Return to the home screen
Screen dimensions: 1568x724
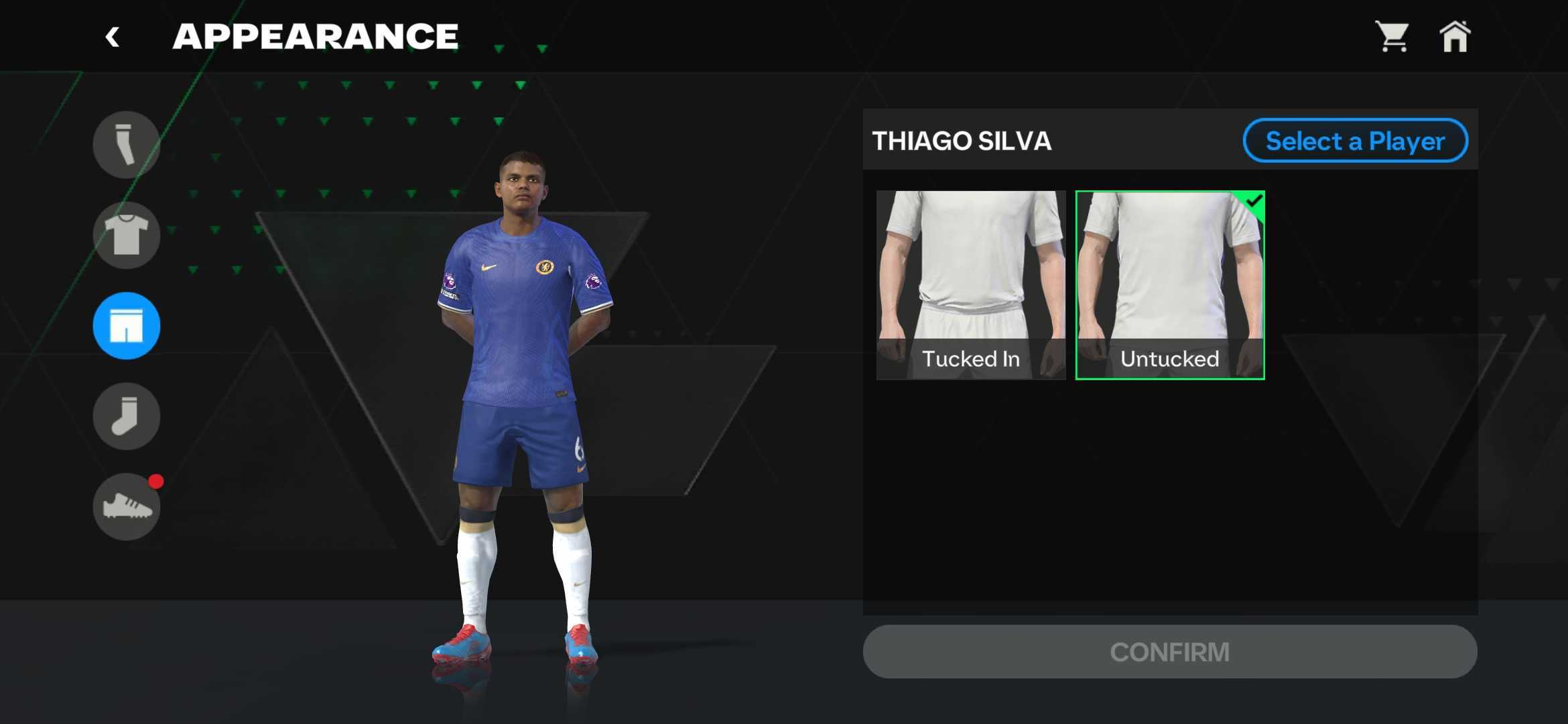[1455, 36]
